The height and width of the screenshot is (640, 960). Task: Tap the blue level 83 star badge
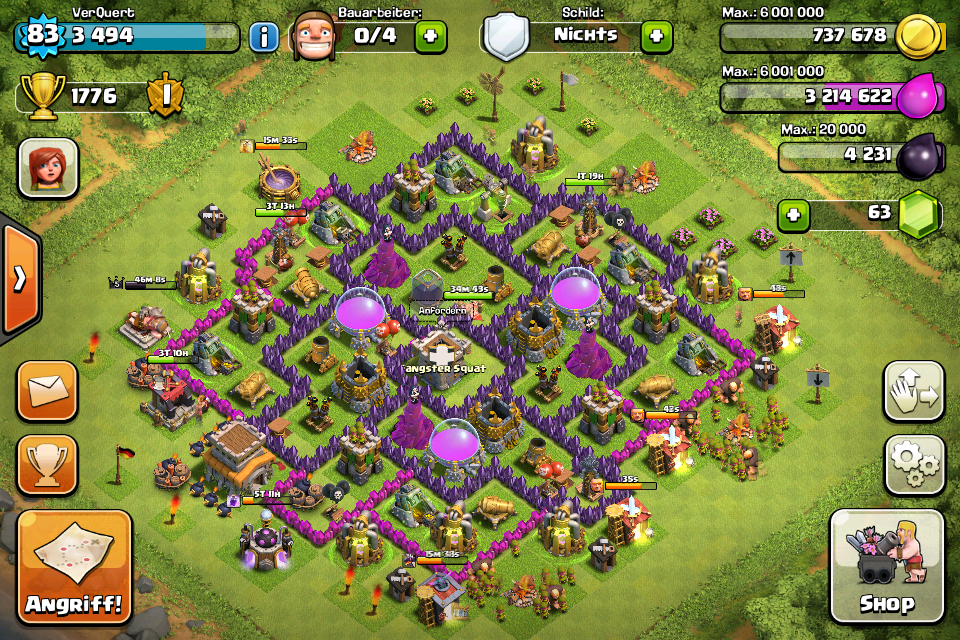(41, 35)
